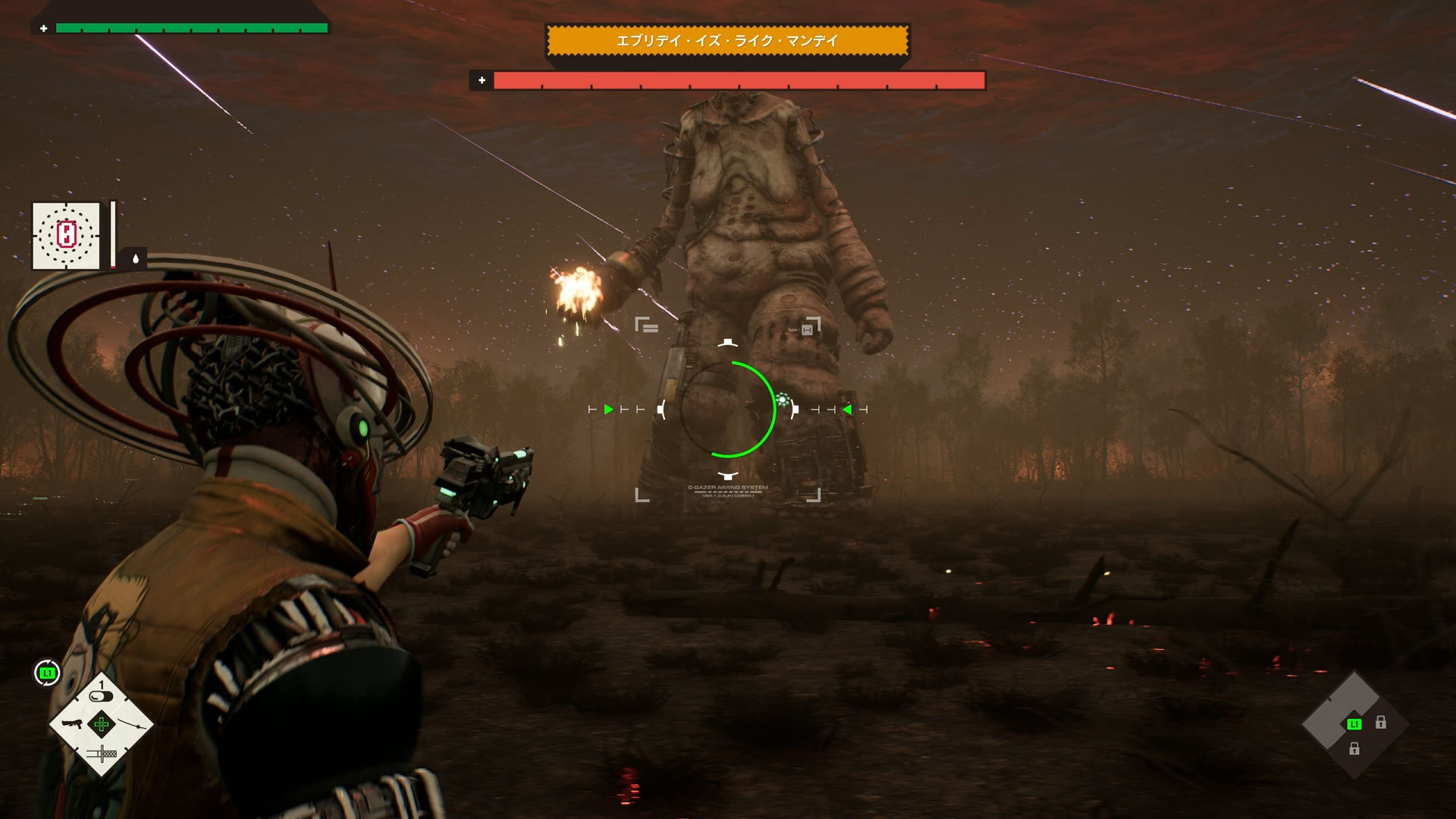Click the red-digit dotted-circle status icon

(66, 235)
